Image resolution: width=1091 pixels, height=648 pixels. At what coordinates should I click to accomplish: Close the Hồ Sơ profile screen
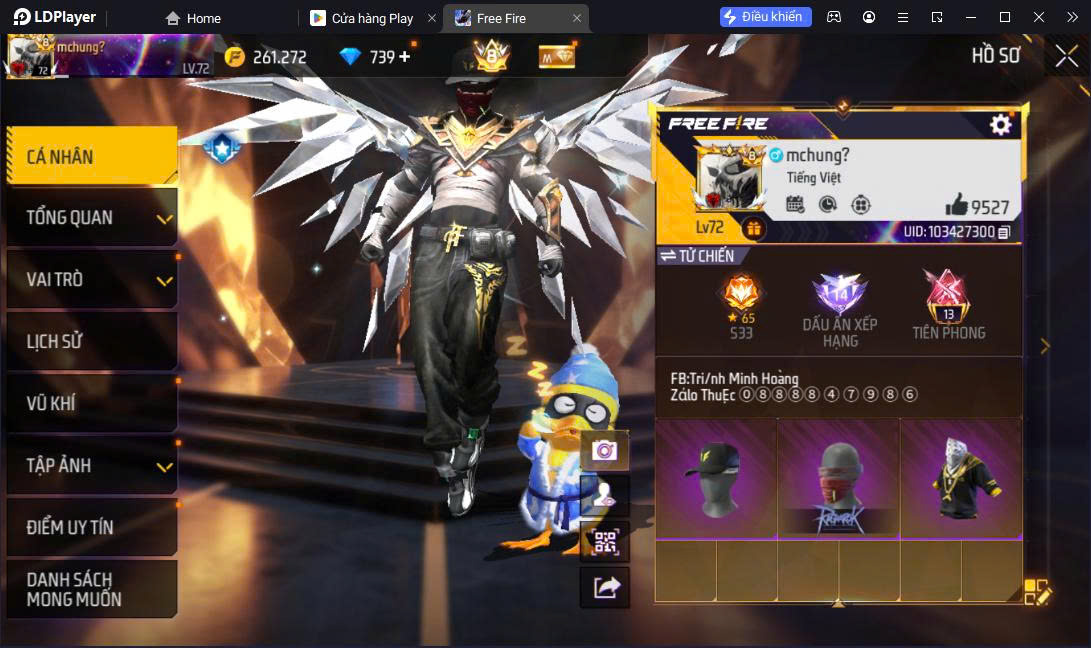(x=1066, y=57)
